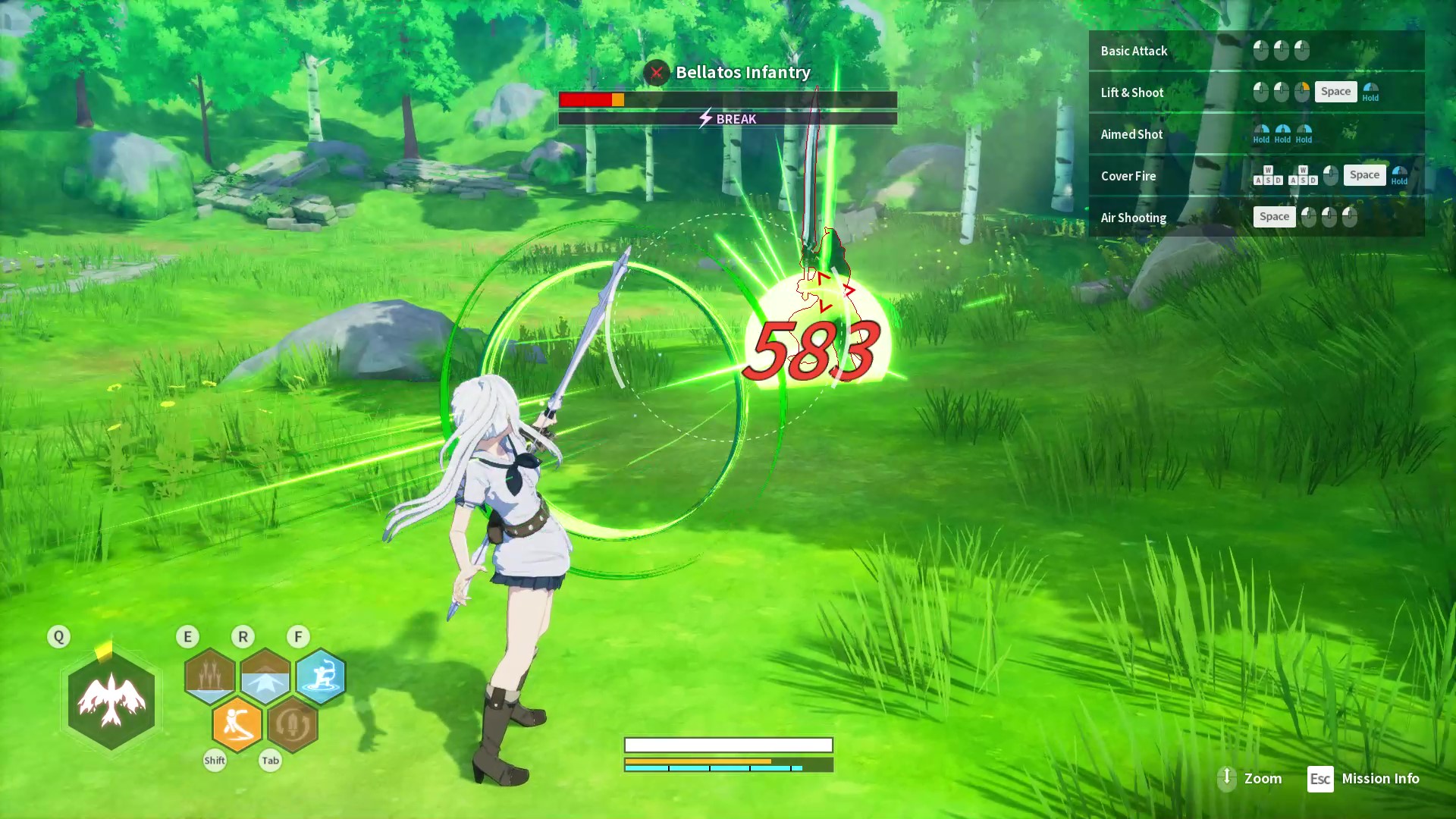Open Mission Info
This screenshot has height=819, width=1456.
coord(1363,779)
